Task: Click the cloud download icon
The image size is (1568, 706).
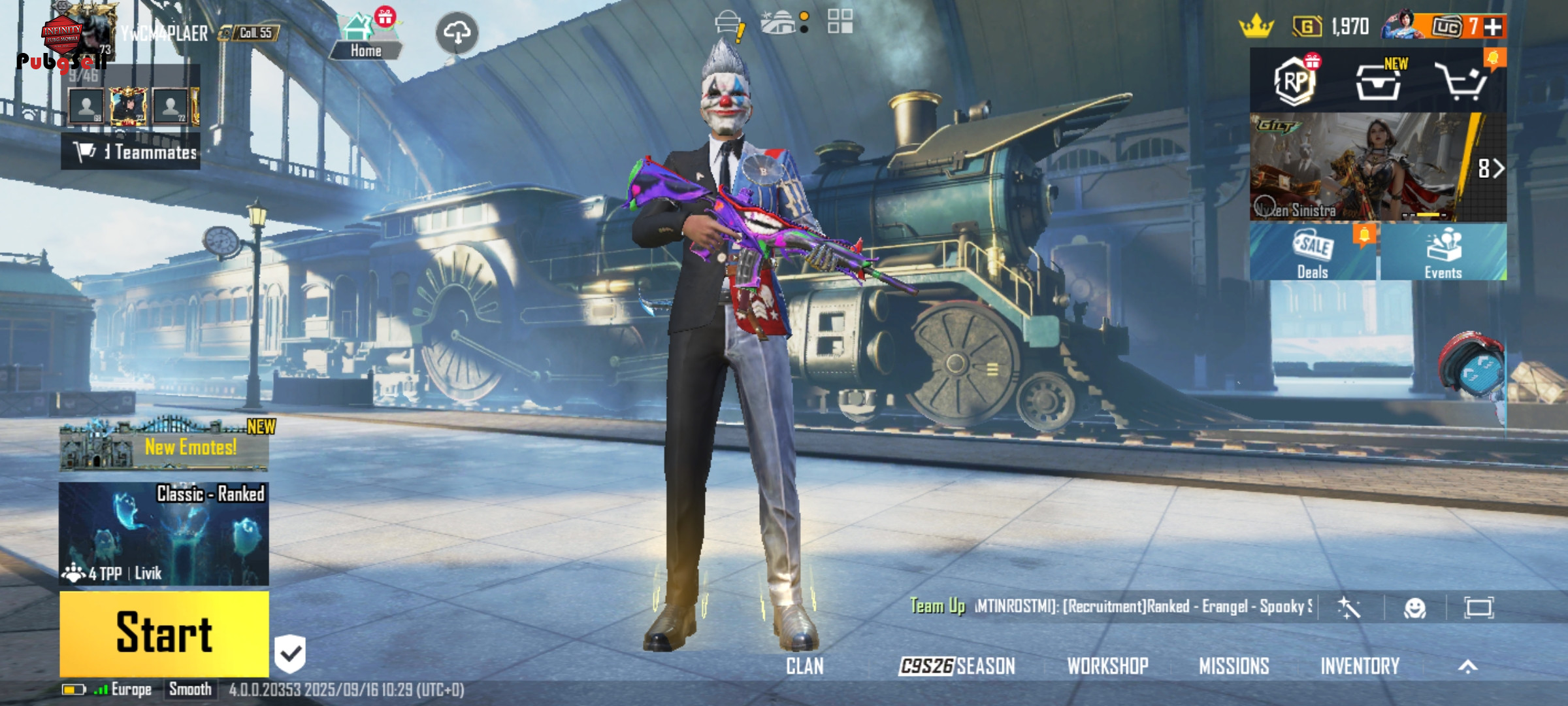Action: click(x=457, y=32)
